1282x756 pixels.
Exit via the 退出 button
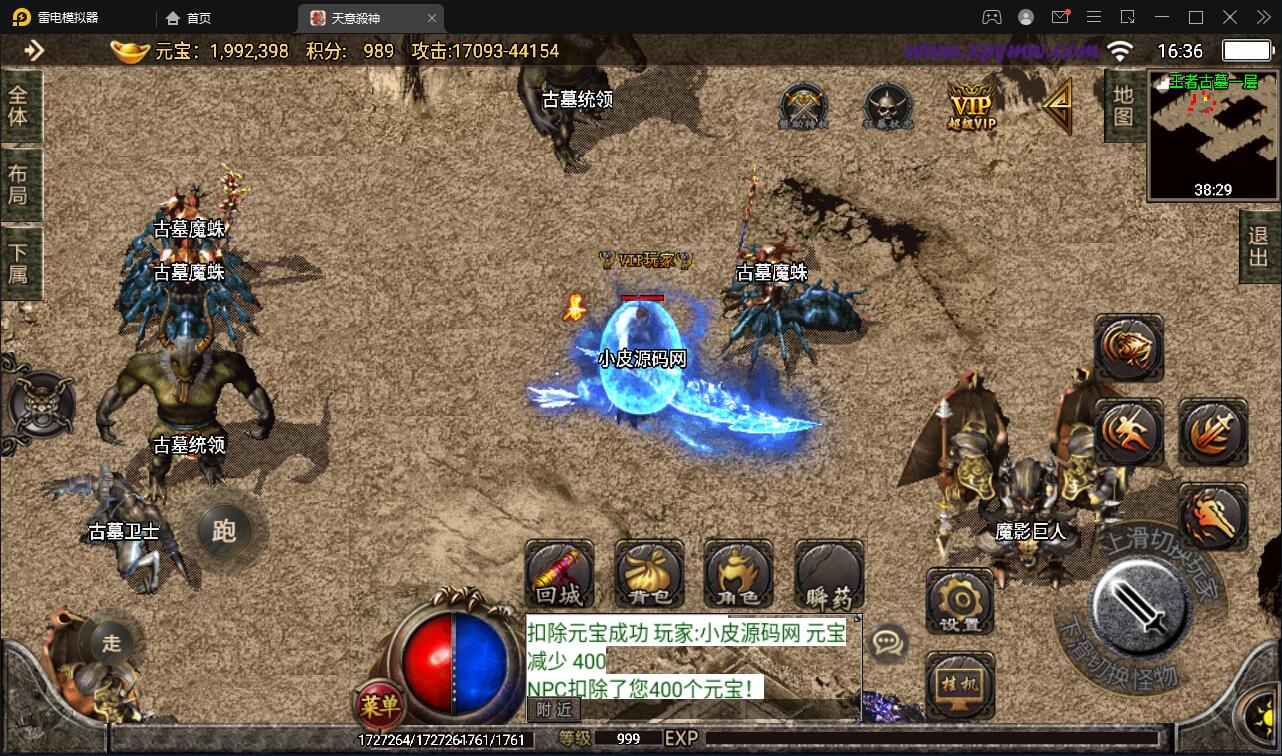point(1258,247)
